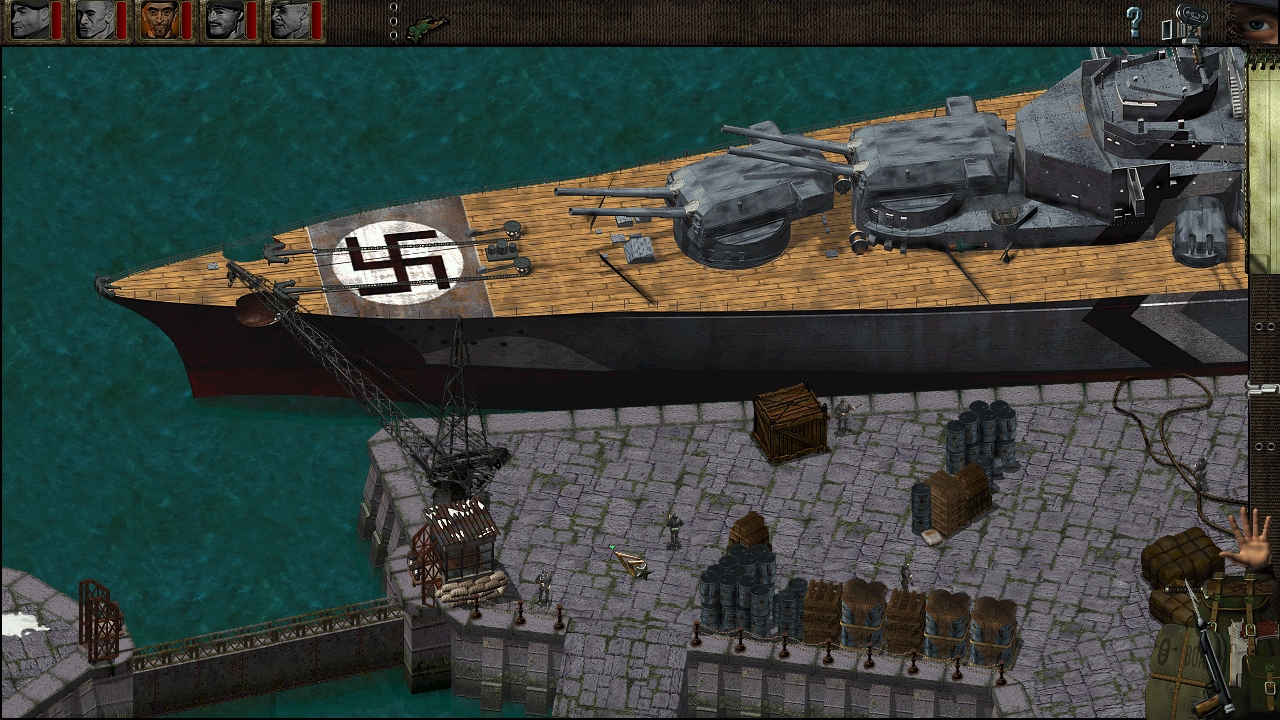Open the help question mark icon
This screenshot has height=720, width=1280.
tap(1134, 20)
